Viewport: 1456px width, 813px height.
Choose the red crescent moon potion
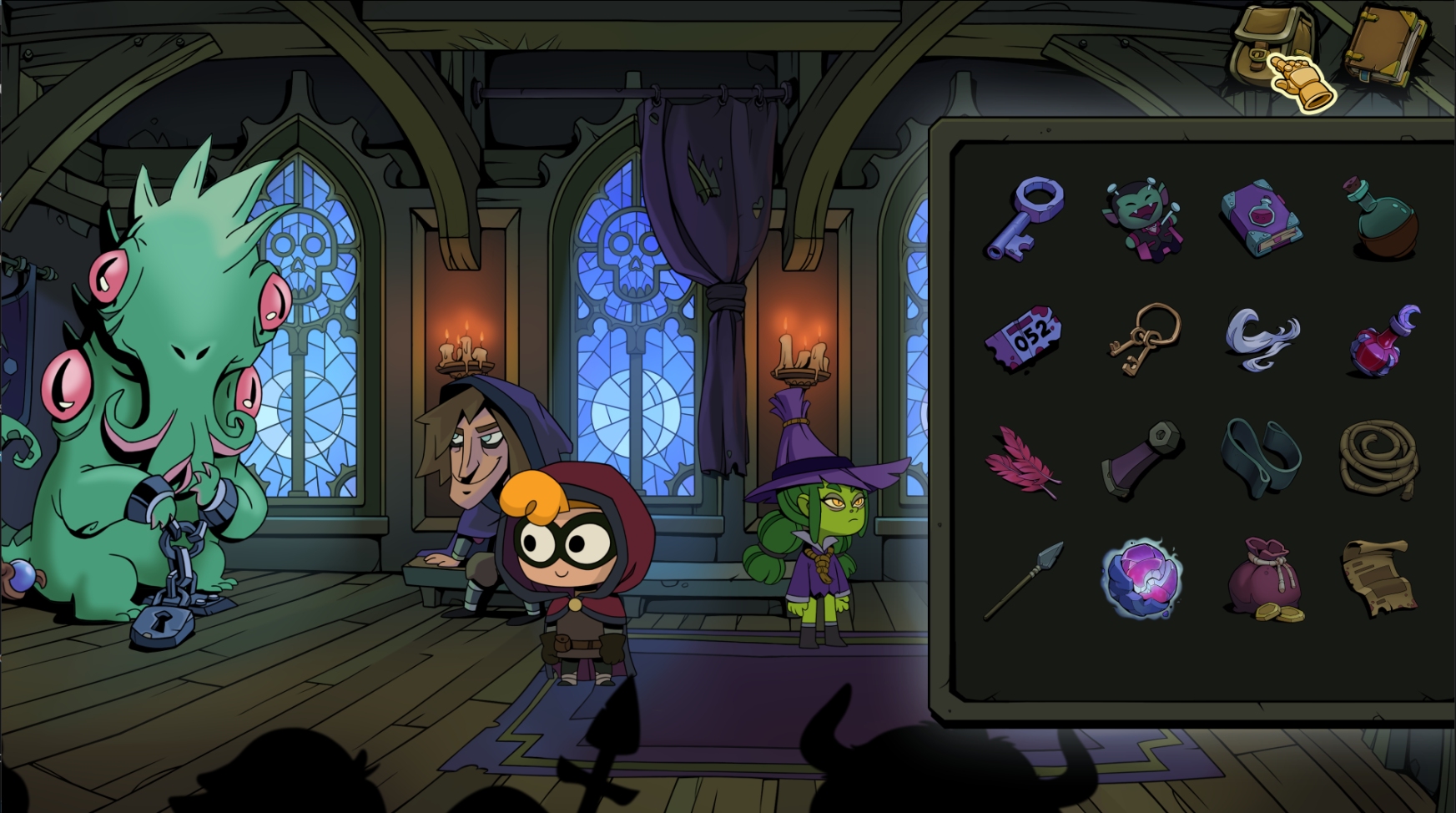(x=1383, y=341)
